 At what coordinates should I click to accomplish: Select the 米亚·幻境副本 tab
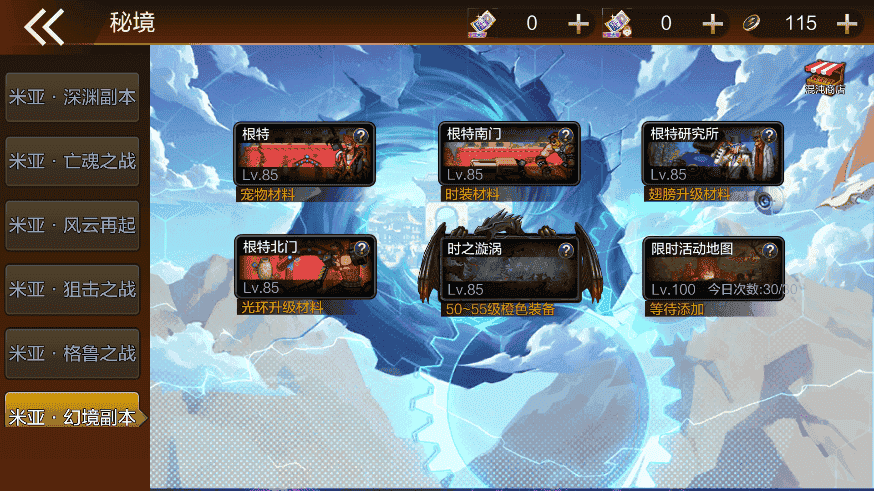(71, 417)
